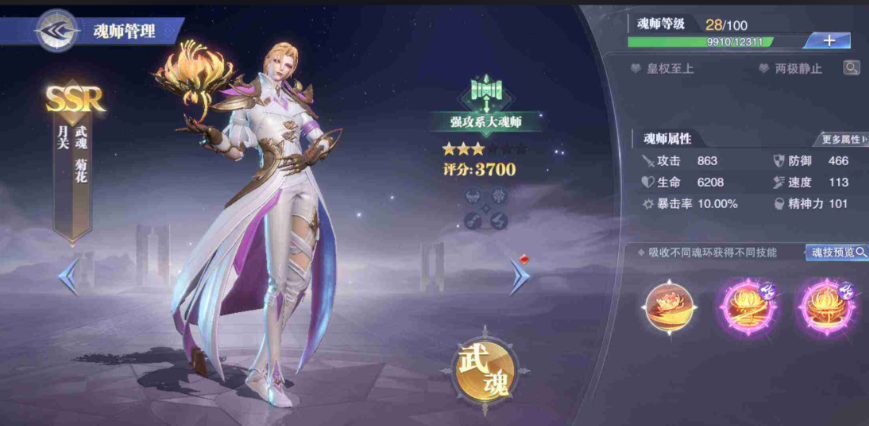Click the SSR rarity badge
The image size is (869, 426).
coord(74,98)
